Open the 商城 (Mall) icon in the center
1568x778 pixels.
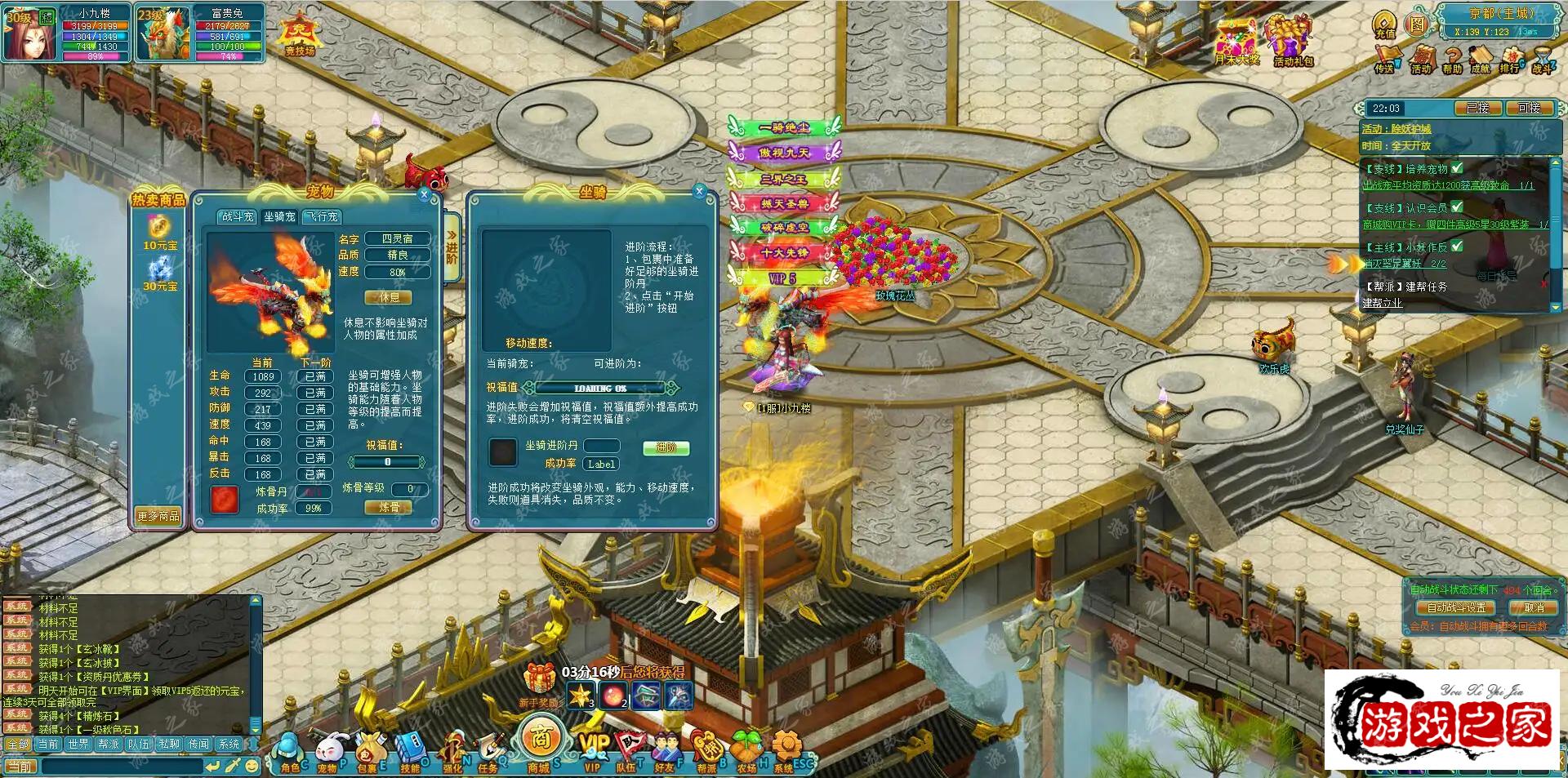tap(541, 739)
